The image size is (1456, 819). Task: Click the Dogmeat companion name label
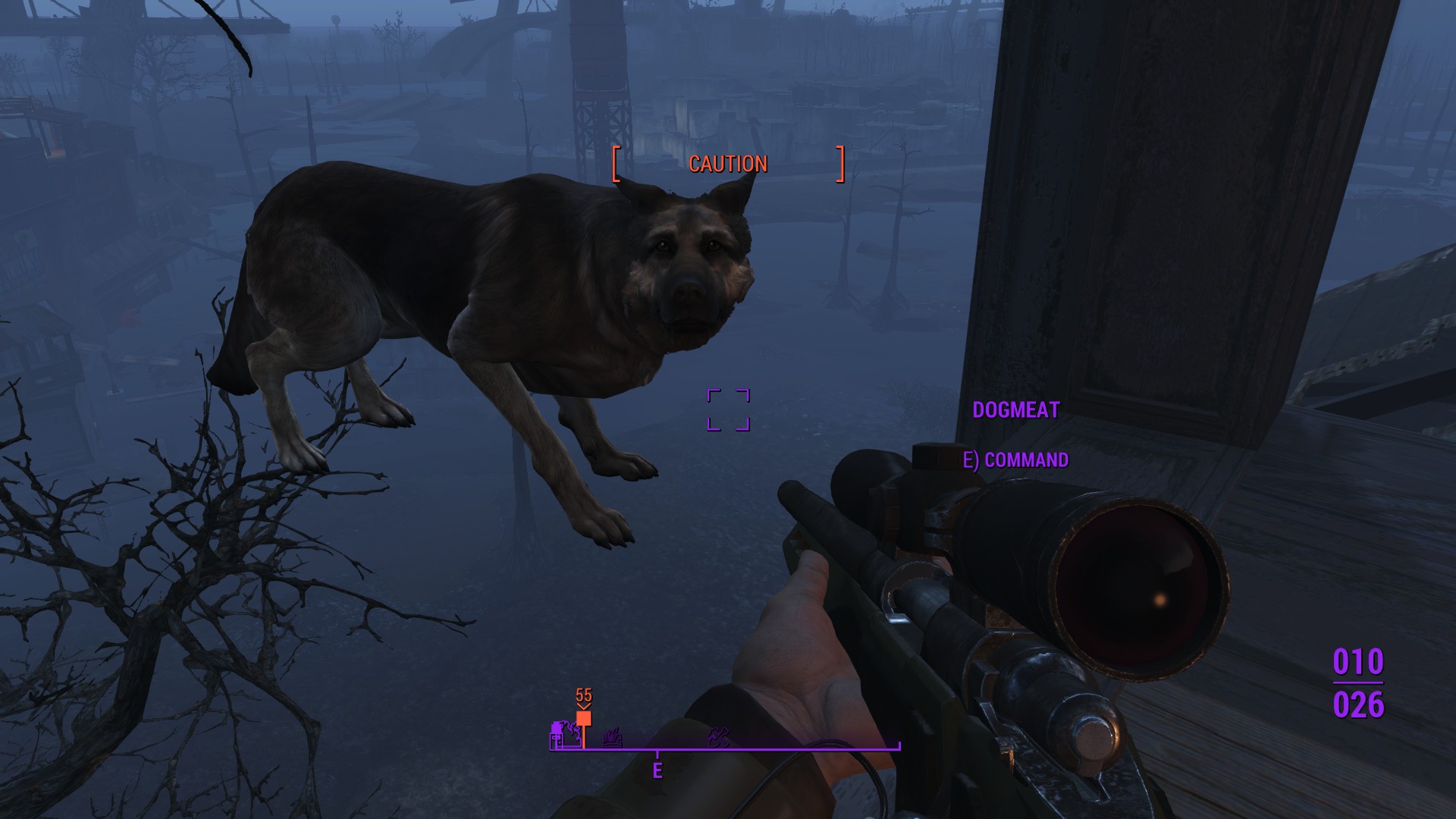click(x=1015, y=410)
